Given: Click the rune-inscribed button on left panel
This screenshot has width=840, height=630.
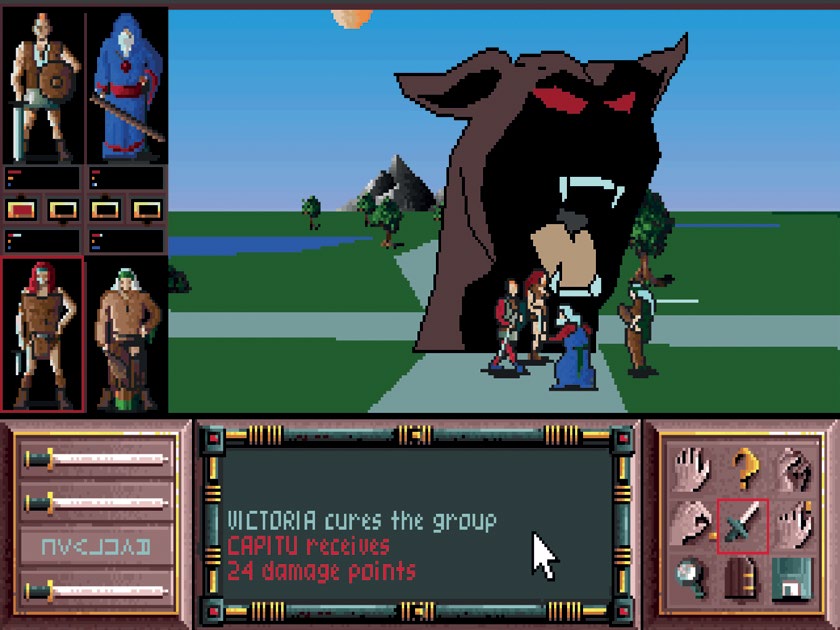Looking at the screenshot, I should 98,546.
